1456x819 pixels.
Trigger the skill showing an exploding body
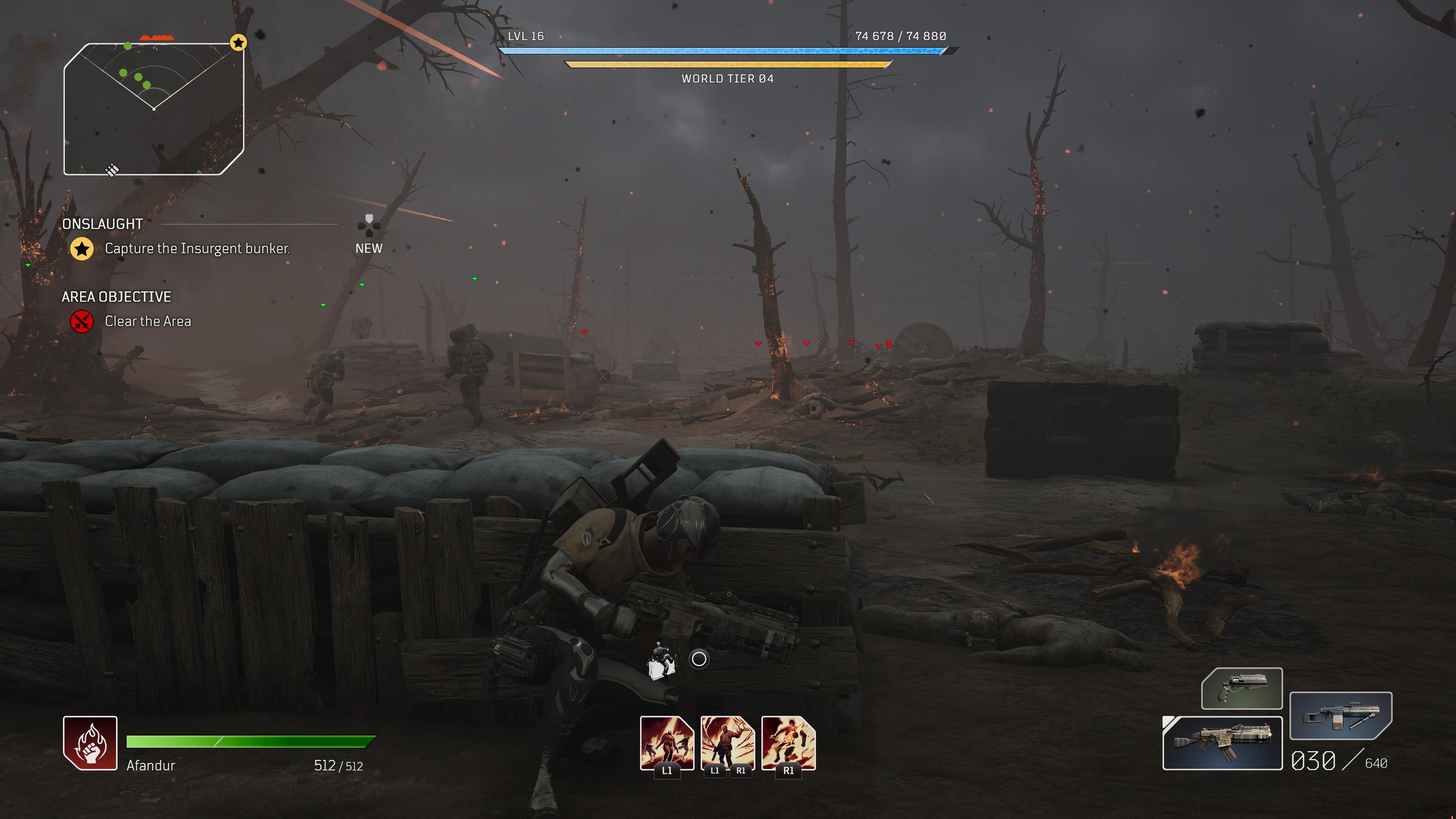788,743
